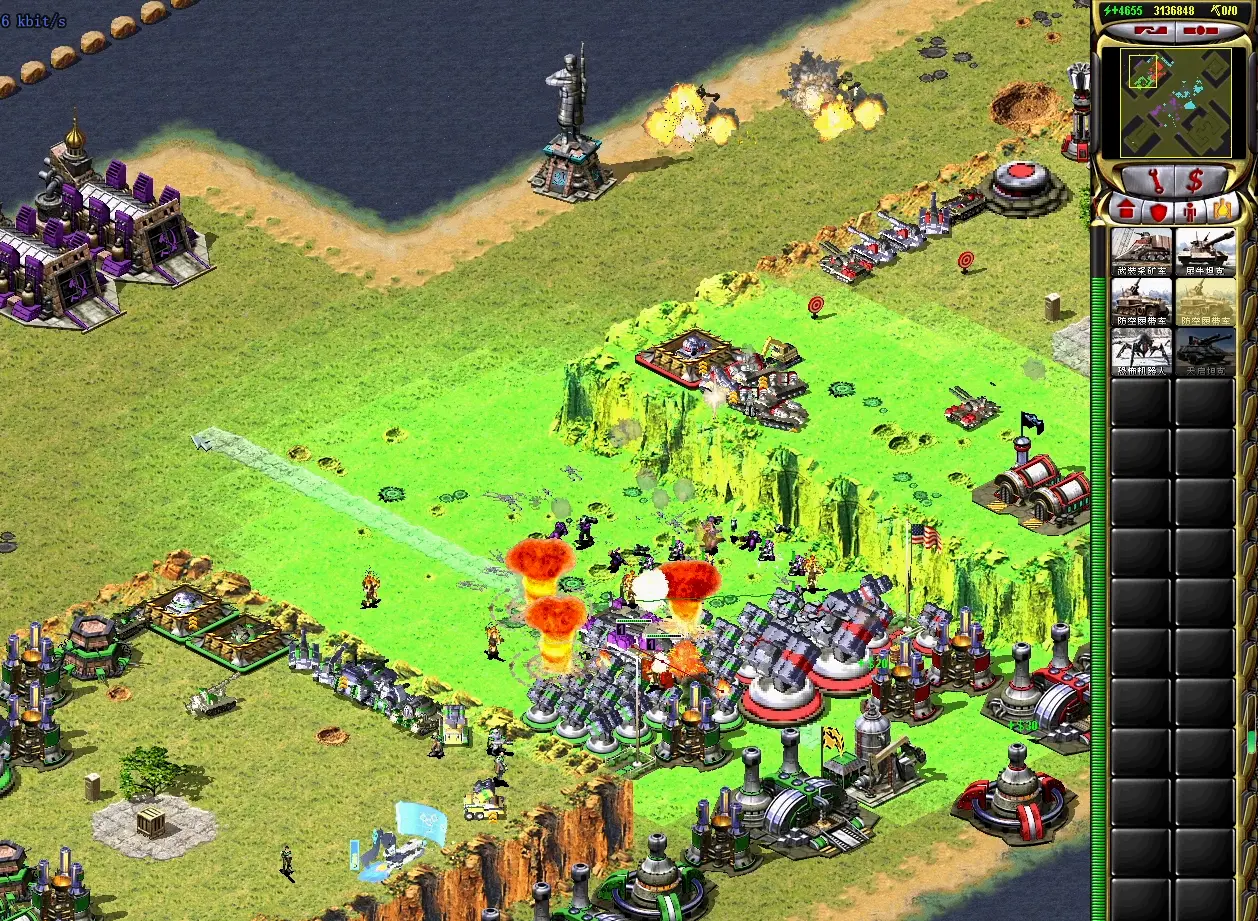Switch to the structures build tab
The width and height of the screenshot is (1258, 921).
pos(1126,210)
